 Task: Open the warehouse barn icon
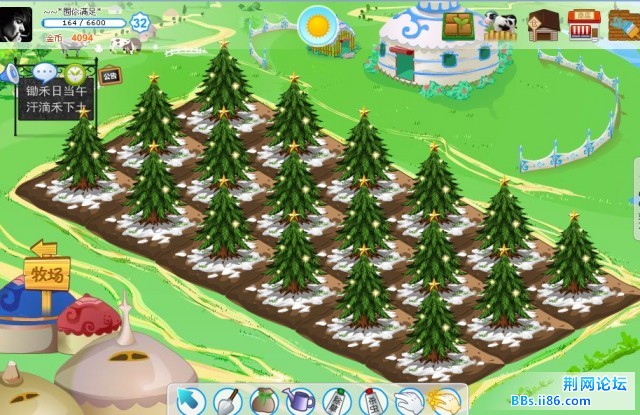(543, 24)
